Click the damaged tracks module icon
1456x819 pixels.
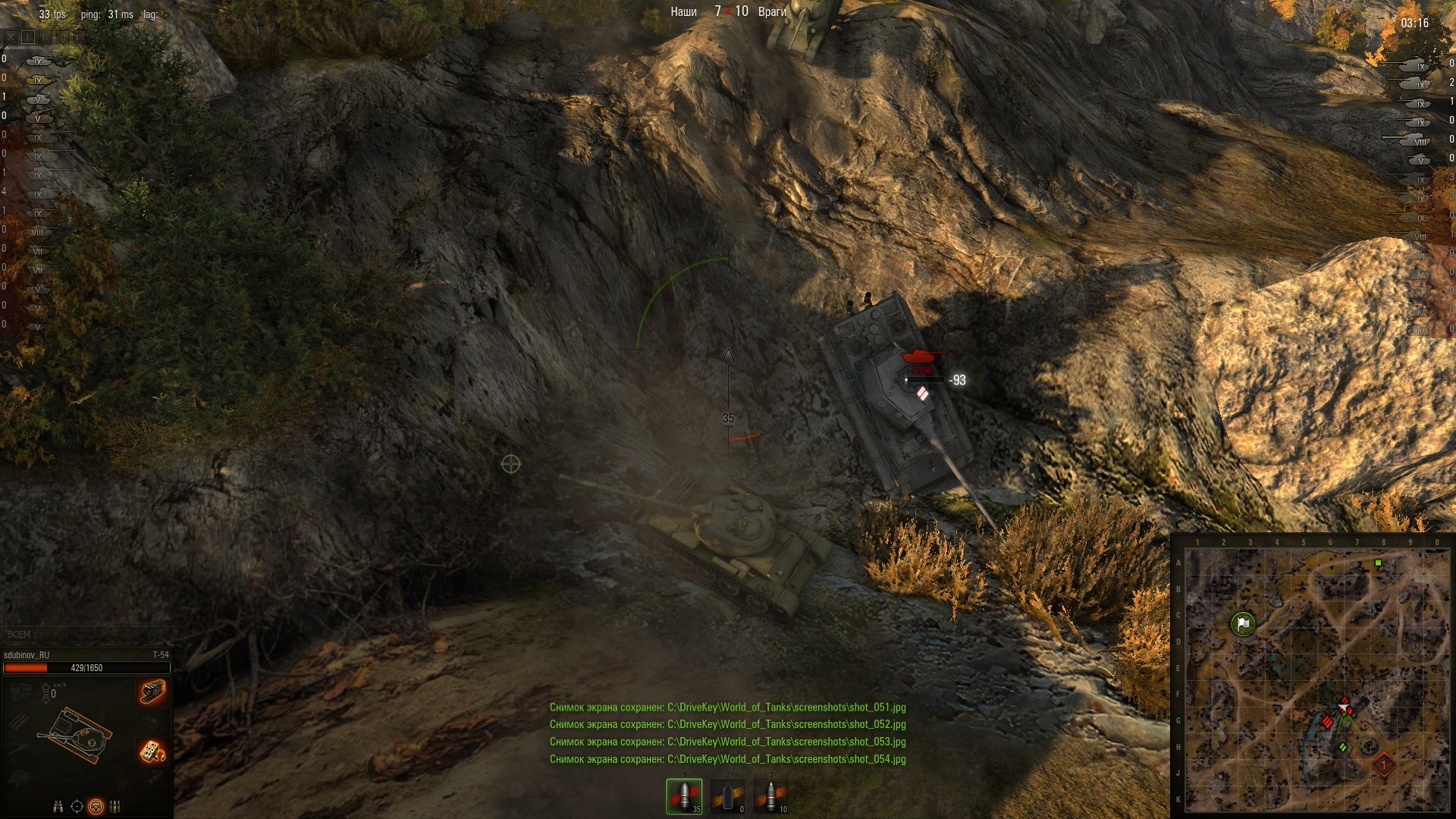coord(152,692)
